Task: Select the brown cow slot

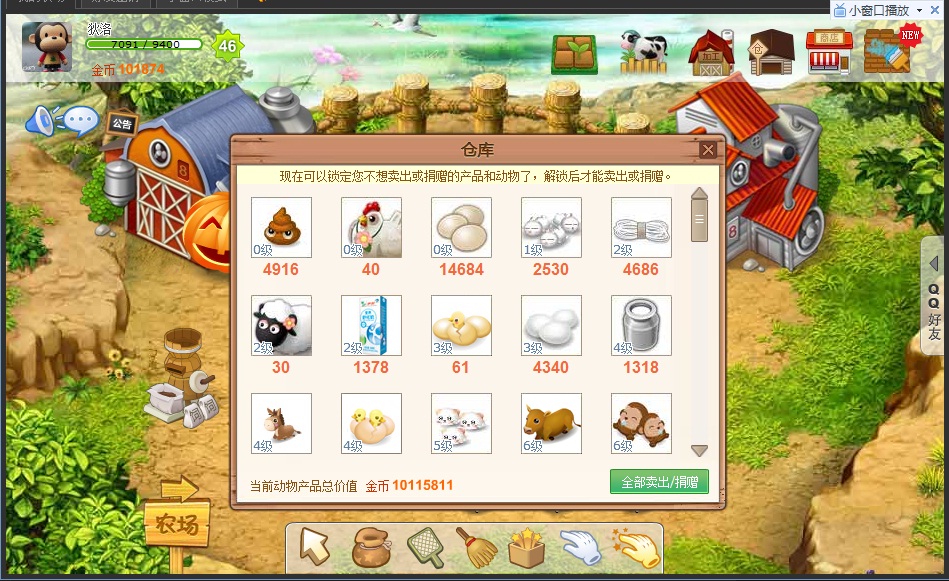Action: point(551,423)
